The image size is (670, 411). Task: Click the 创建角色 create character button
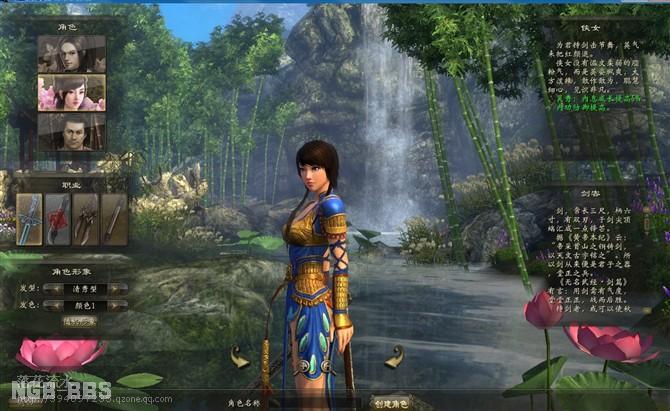pyautogui.click(x=391, y=403)
